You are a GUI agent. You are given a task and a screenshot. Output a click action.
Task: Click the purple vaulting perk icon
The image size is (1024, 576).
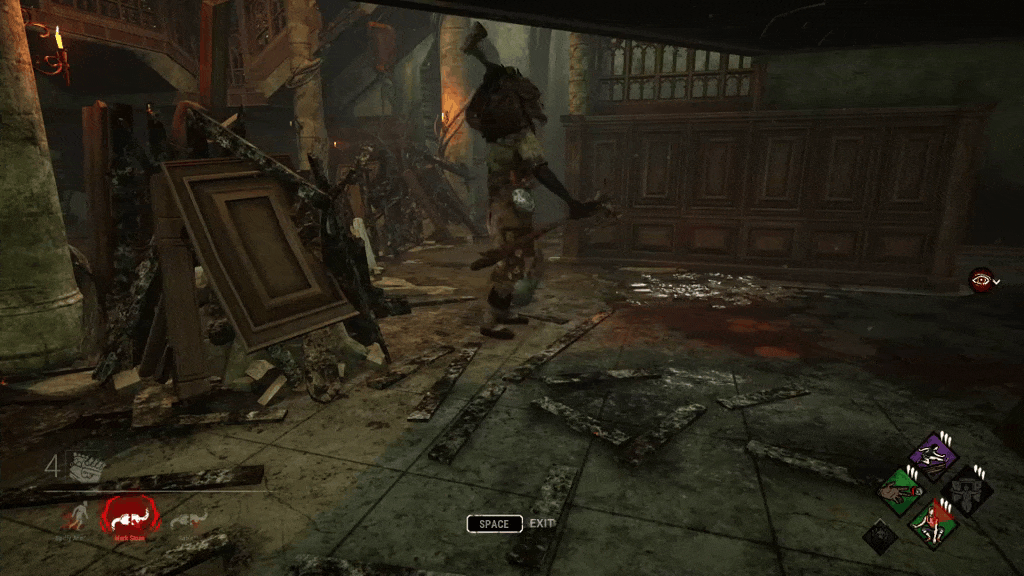click(934, 457)
